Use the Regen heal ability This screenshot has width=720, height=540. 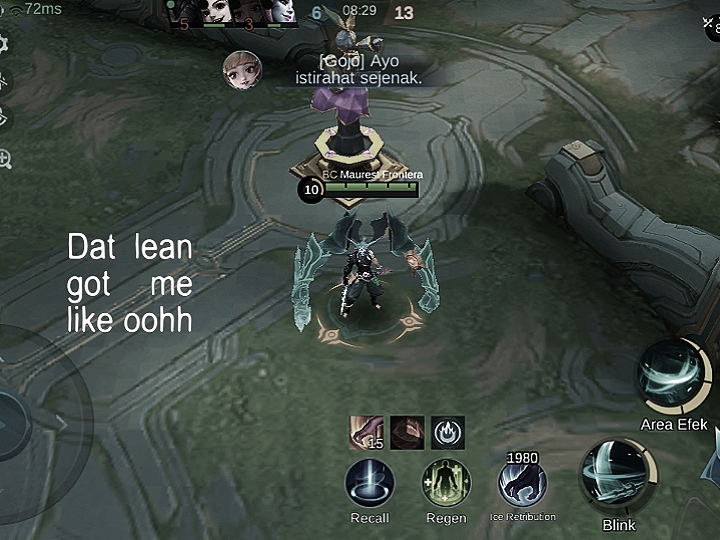click(446, 483)
